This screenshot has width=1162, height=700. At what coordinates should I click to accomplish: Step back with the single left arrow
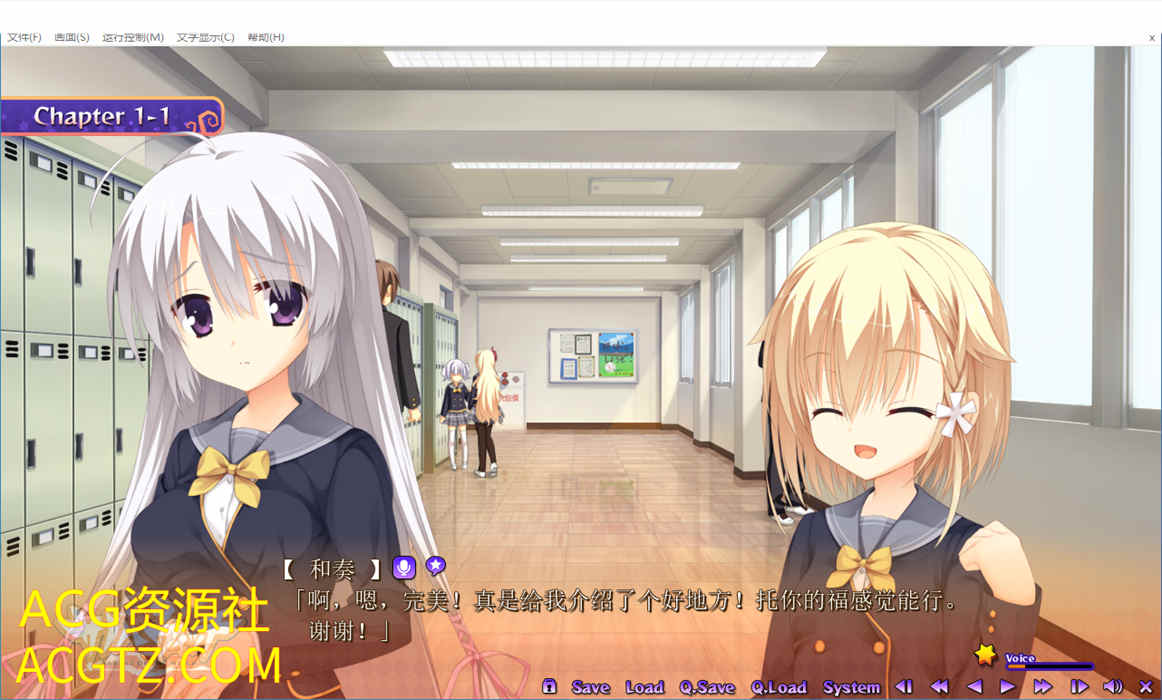[974, 687]
